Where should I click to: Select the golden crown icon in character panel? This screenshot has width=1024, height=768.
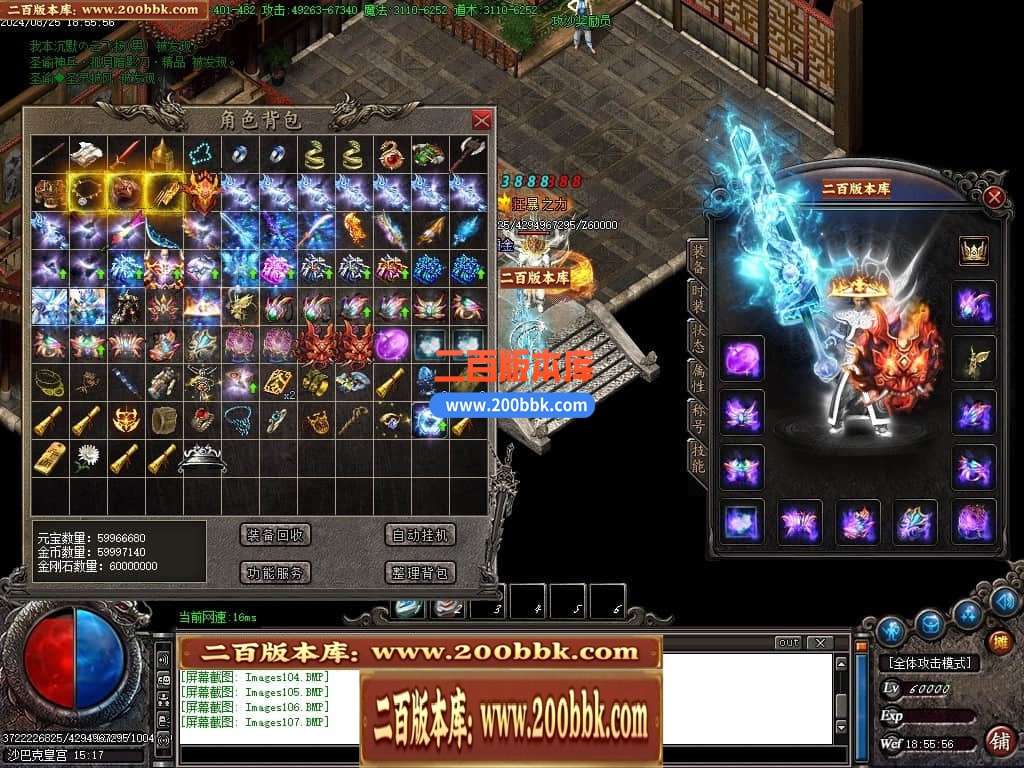tap(973, 250)
